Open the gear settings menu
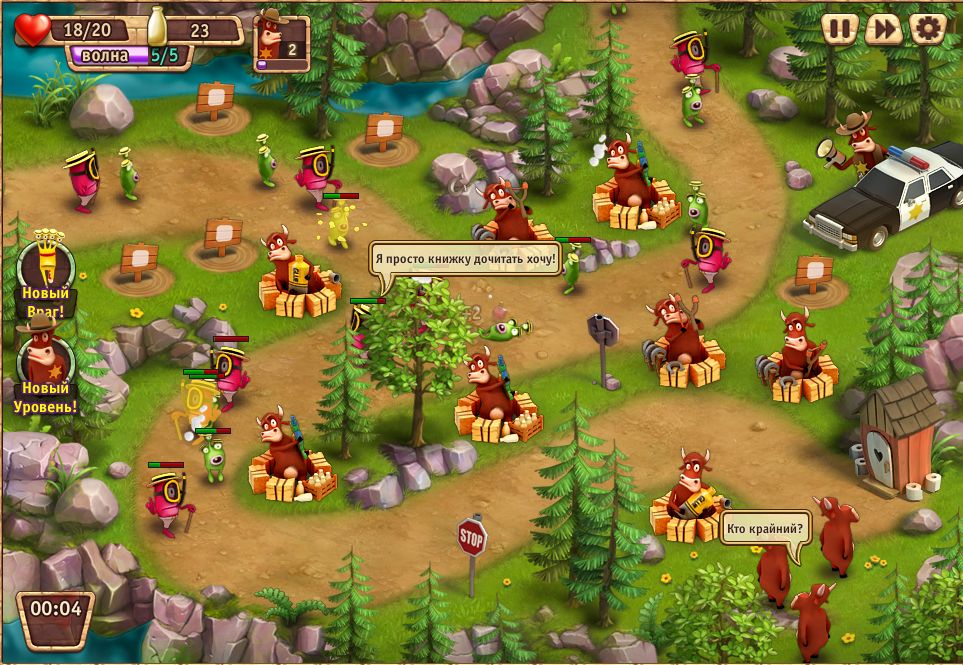 click(928, 28)
